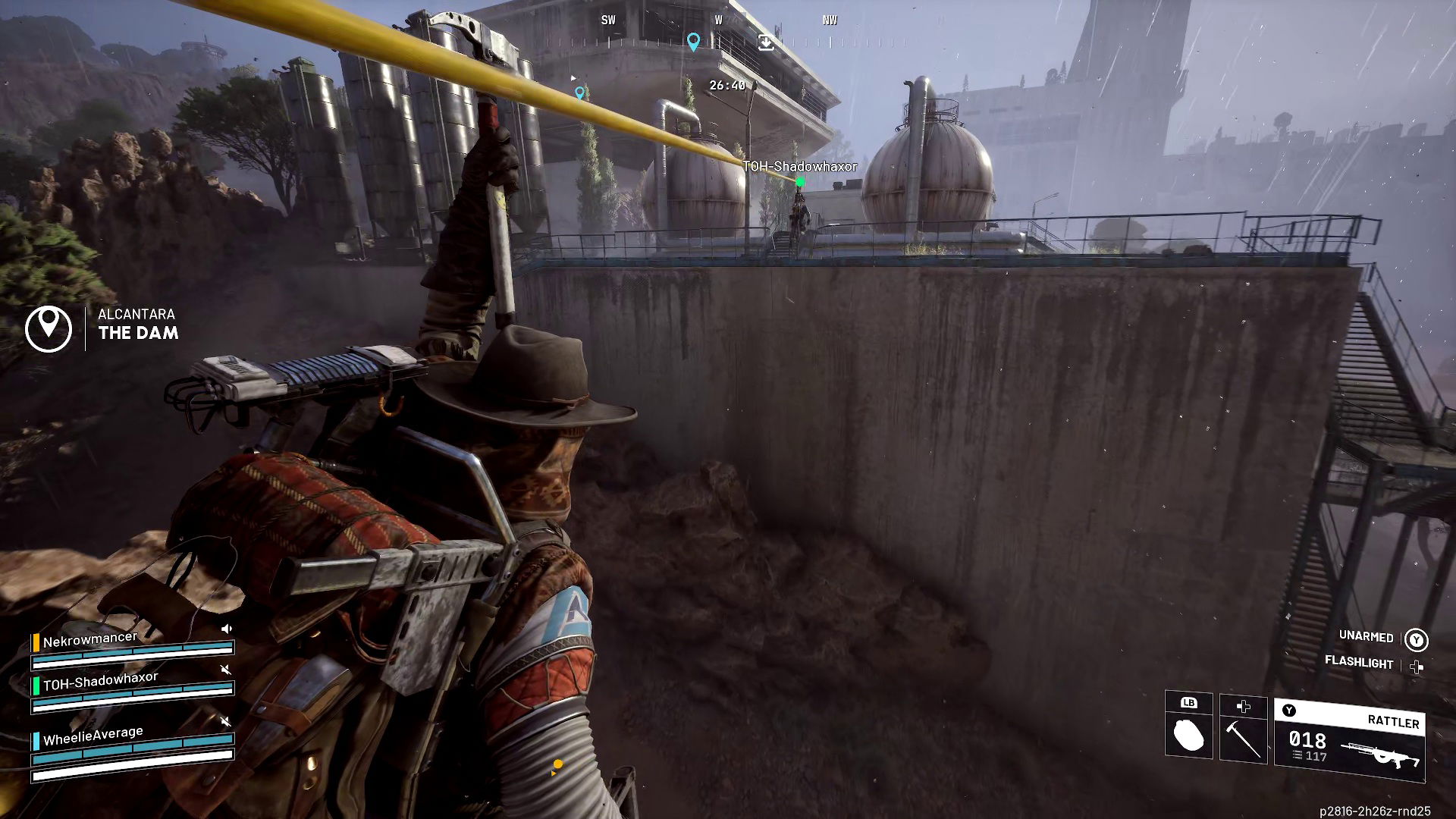
Task: Click the mission timer showing 26:40
Action: tap(726, 86)
